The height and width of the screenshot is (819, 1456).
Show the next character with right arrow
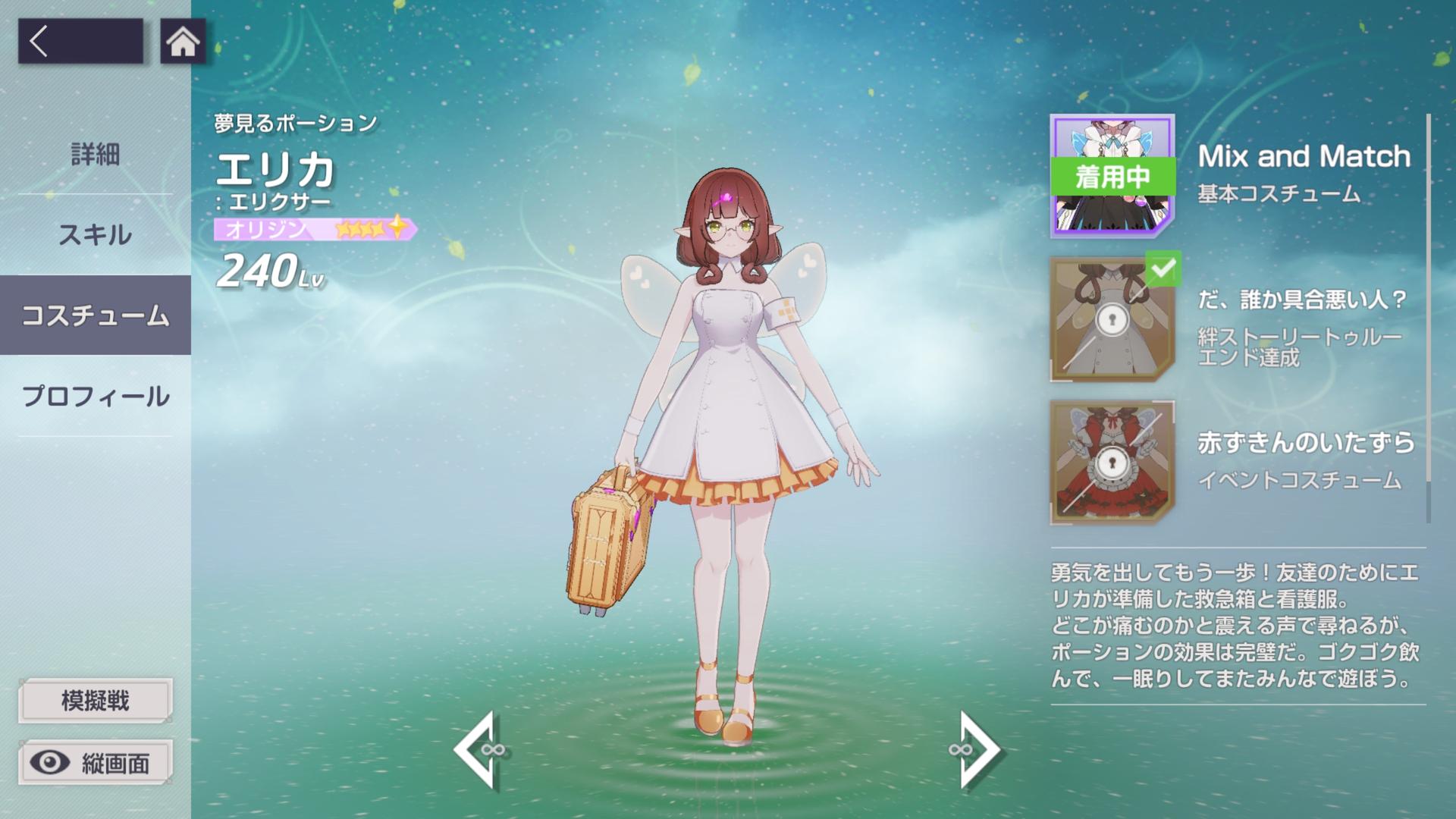click(x=977, y=750)
